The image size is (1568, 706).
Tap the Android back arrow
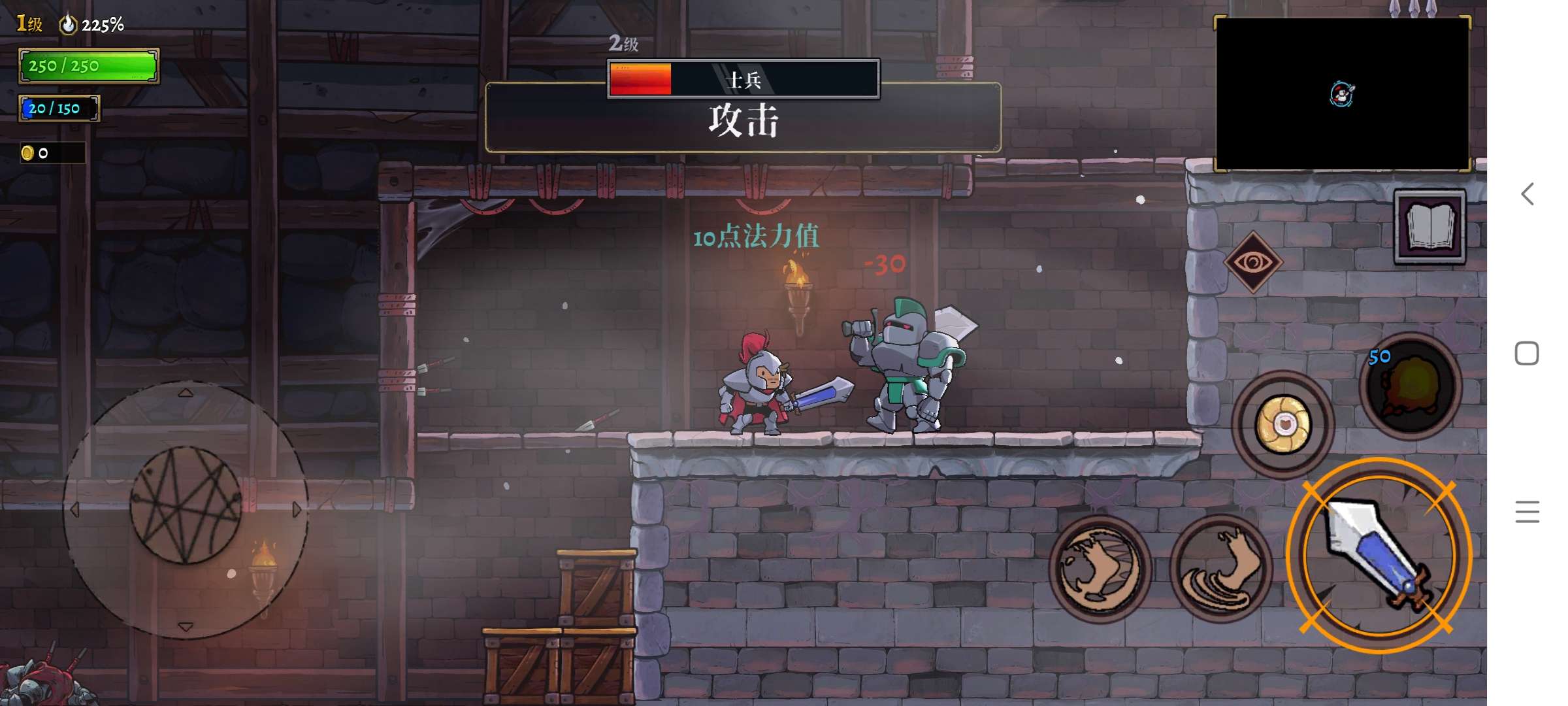1527,194
